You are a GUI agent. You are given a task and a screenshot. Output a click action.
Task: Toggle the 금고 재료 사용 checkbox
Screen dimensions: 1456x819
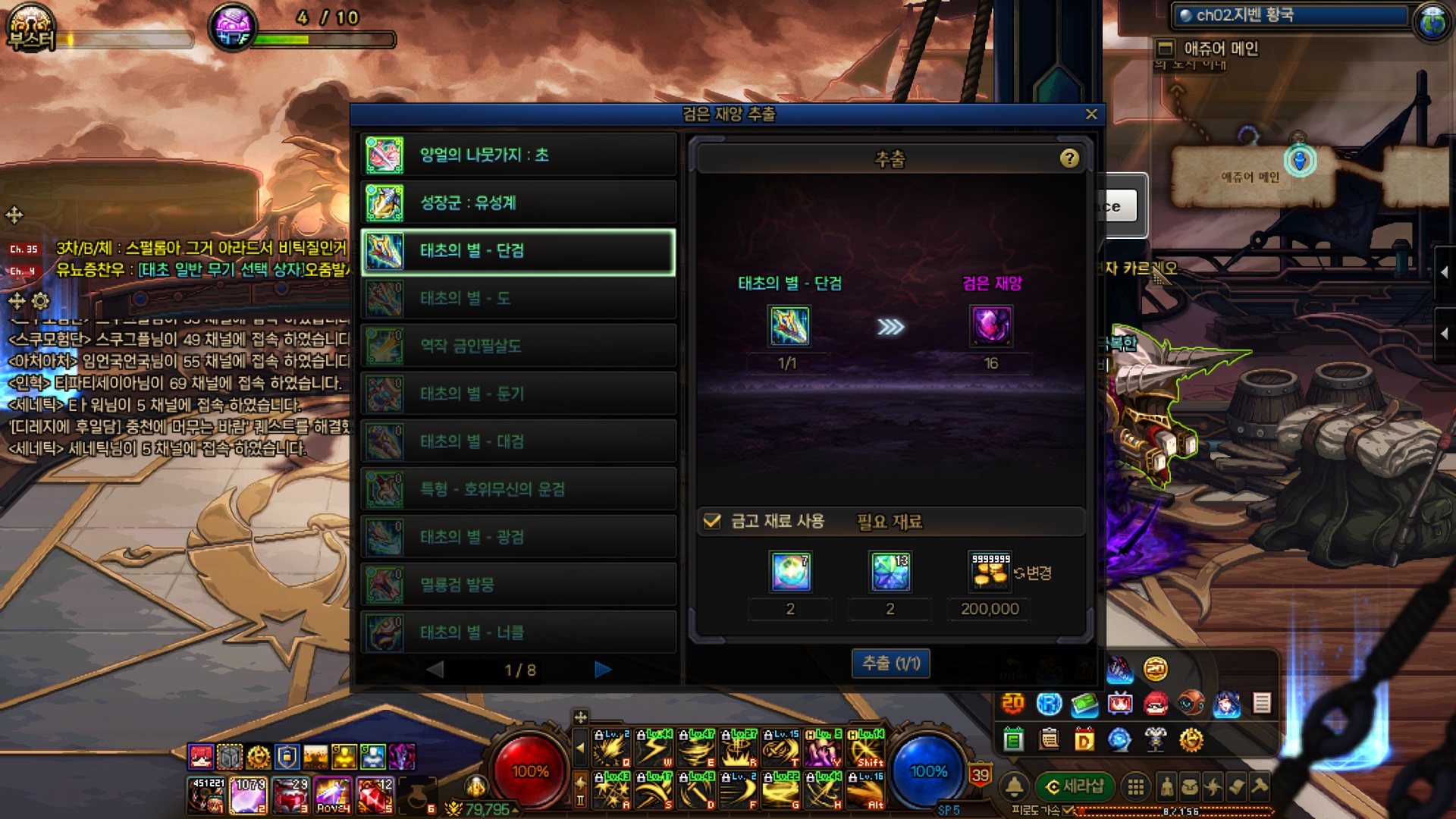[712, 522]
